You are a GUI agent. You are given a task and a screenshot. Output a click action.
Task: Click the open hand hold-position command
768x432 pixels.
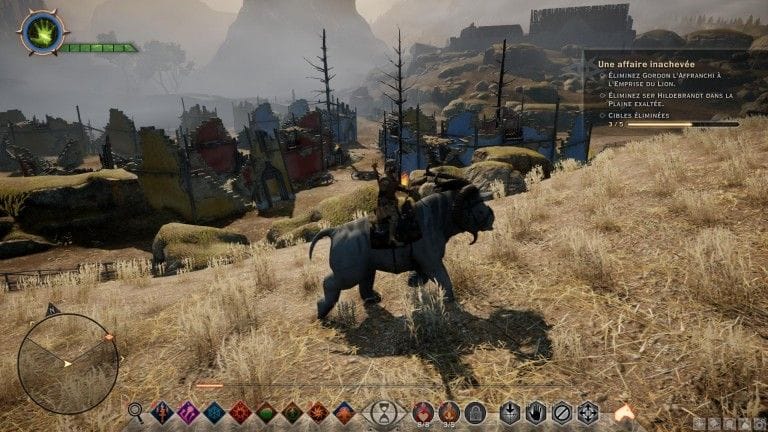[x=536, y=412]
